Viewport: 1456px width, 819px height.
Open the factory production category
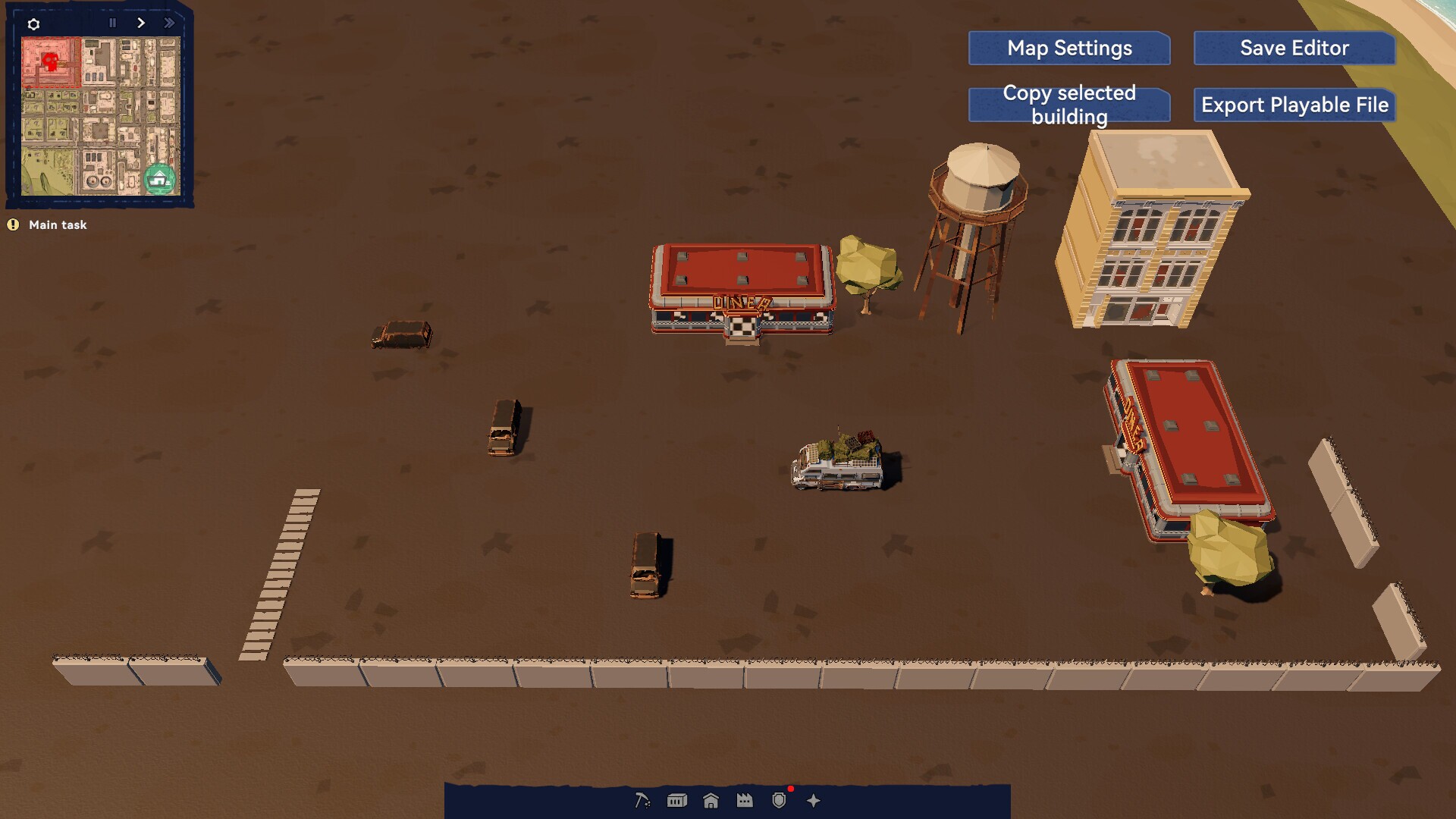click(745, 800)
